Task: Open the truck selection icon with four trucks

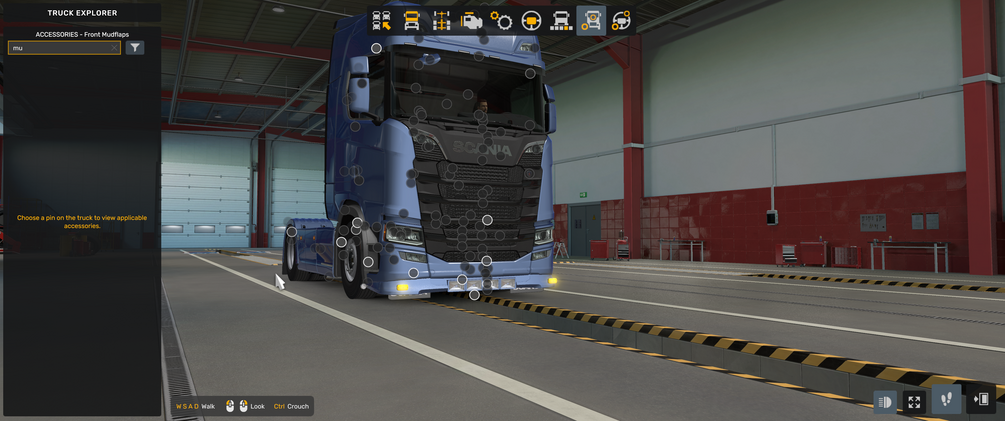Action: tap(381, 20)
